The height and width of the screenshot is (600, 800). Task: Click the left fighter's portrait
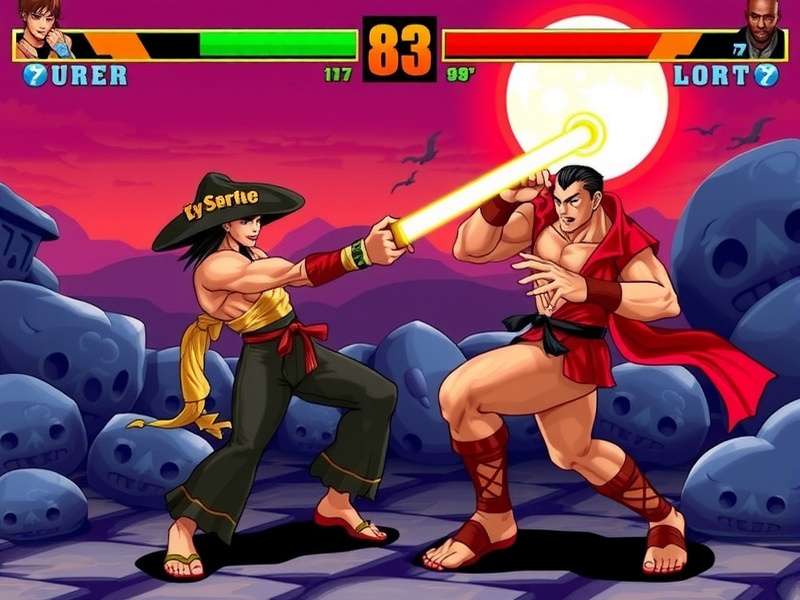click(40, 27)
